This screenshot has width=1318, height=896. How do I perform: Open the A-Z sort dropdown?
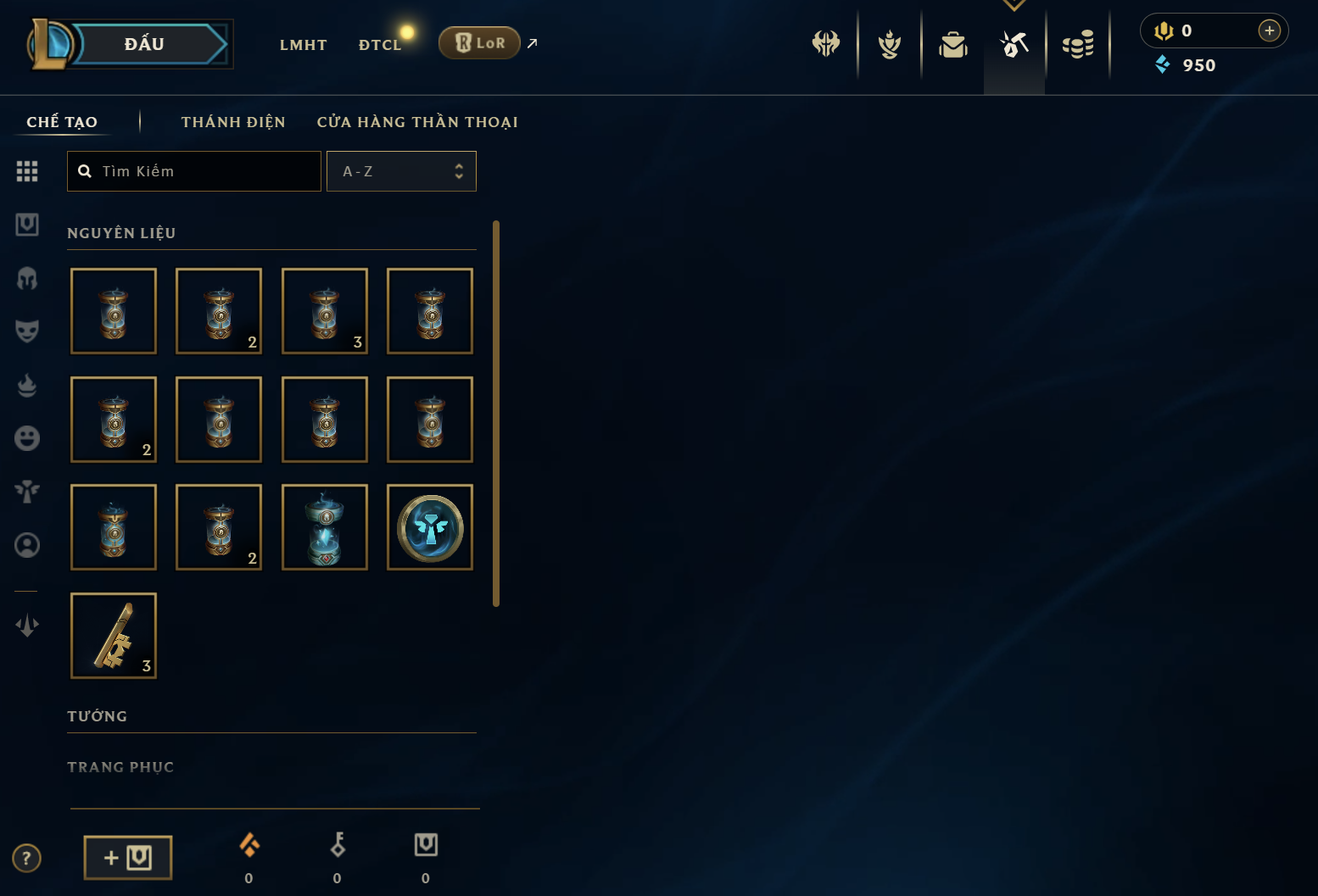point(401,171)
